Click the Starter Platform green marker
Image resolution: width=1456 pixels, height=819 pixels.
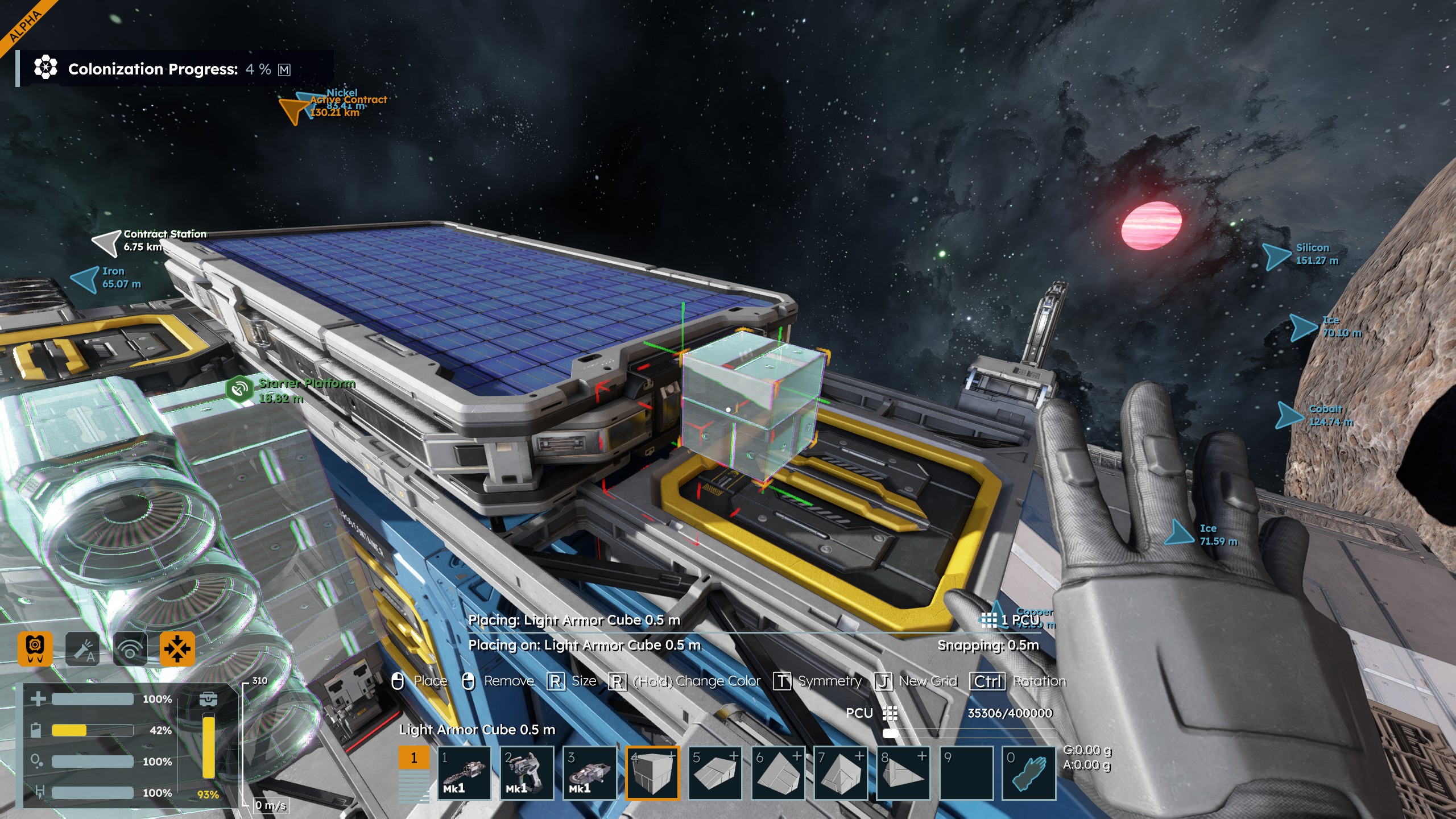(239, 389)
